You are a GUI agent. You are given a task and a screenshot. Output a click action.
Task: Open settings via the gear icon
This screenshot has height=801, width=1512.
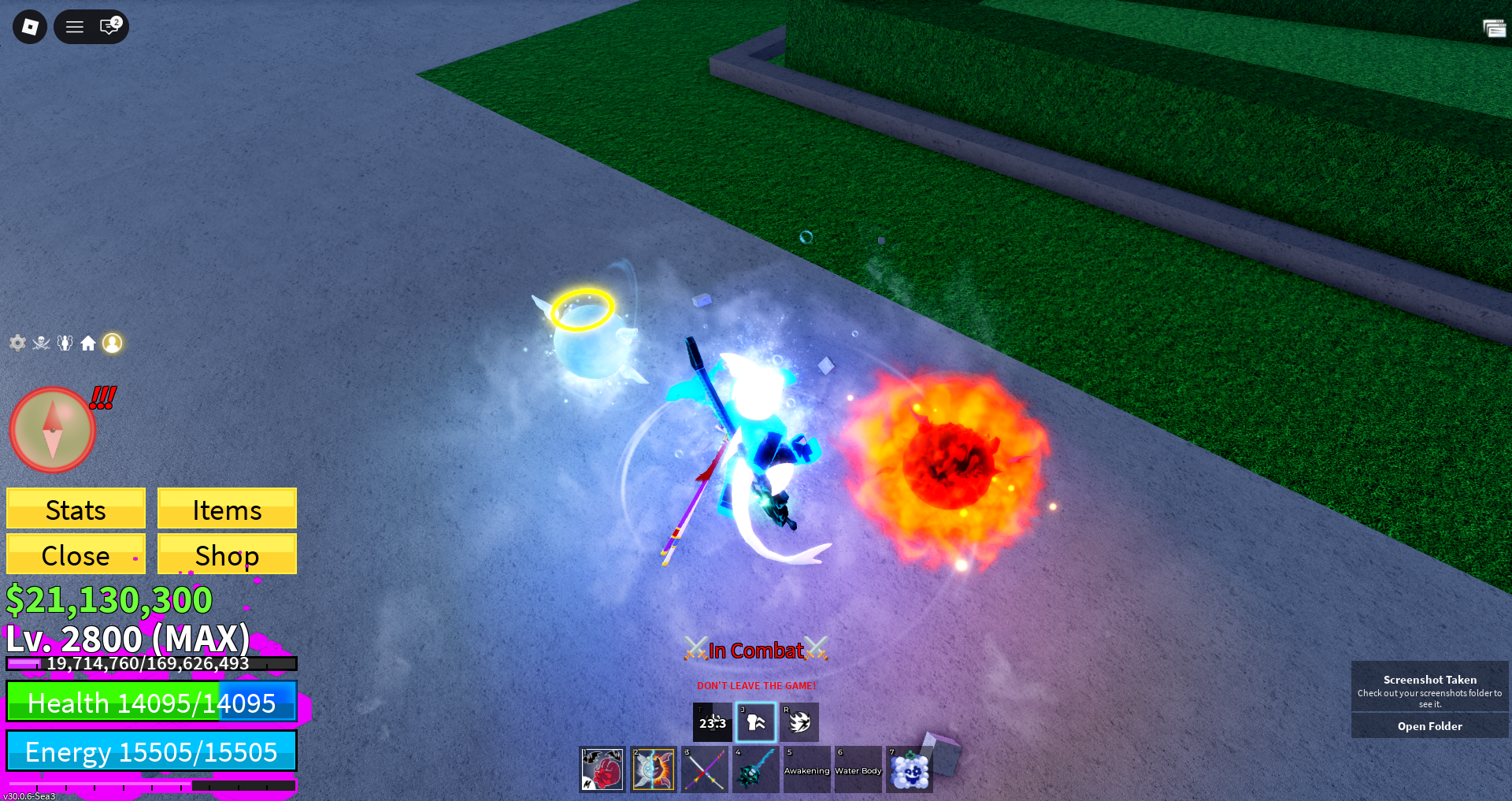point(17,343)
